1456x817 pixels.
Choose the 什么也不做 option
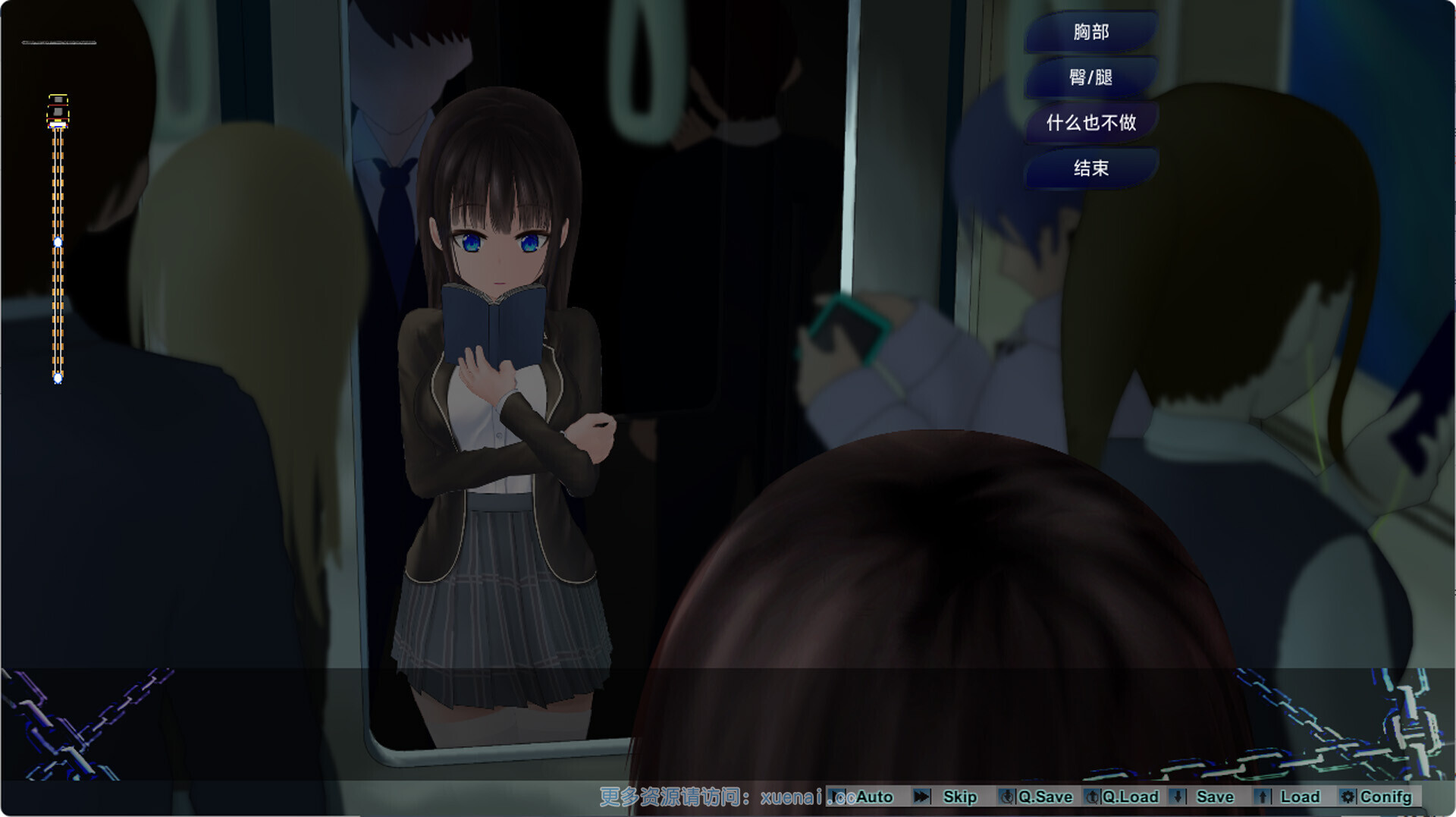point(1090,123)
